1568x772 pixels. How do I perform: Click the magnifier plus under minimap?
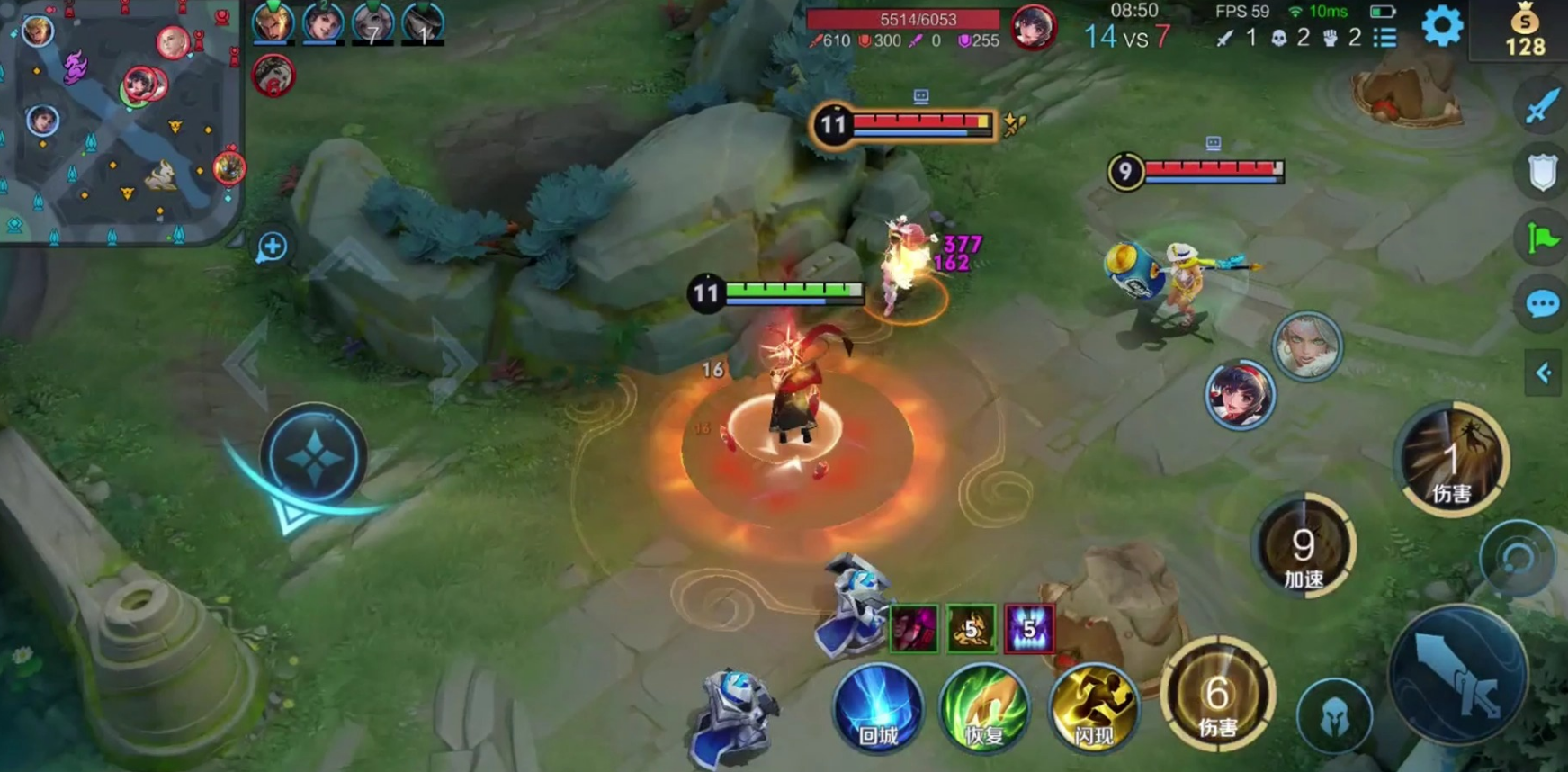pyautogui.click(x=272, y=247)
